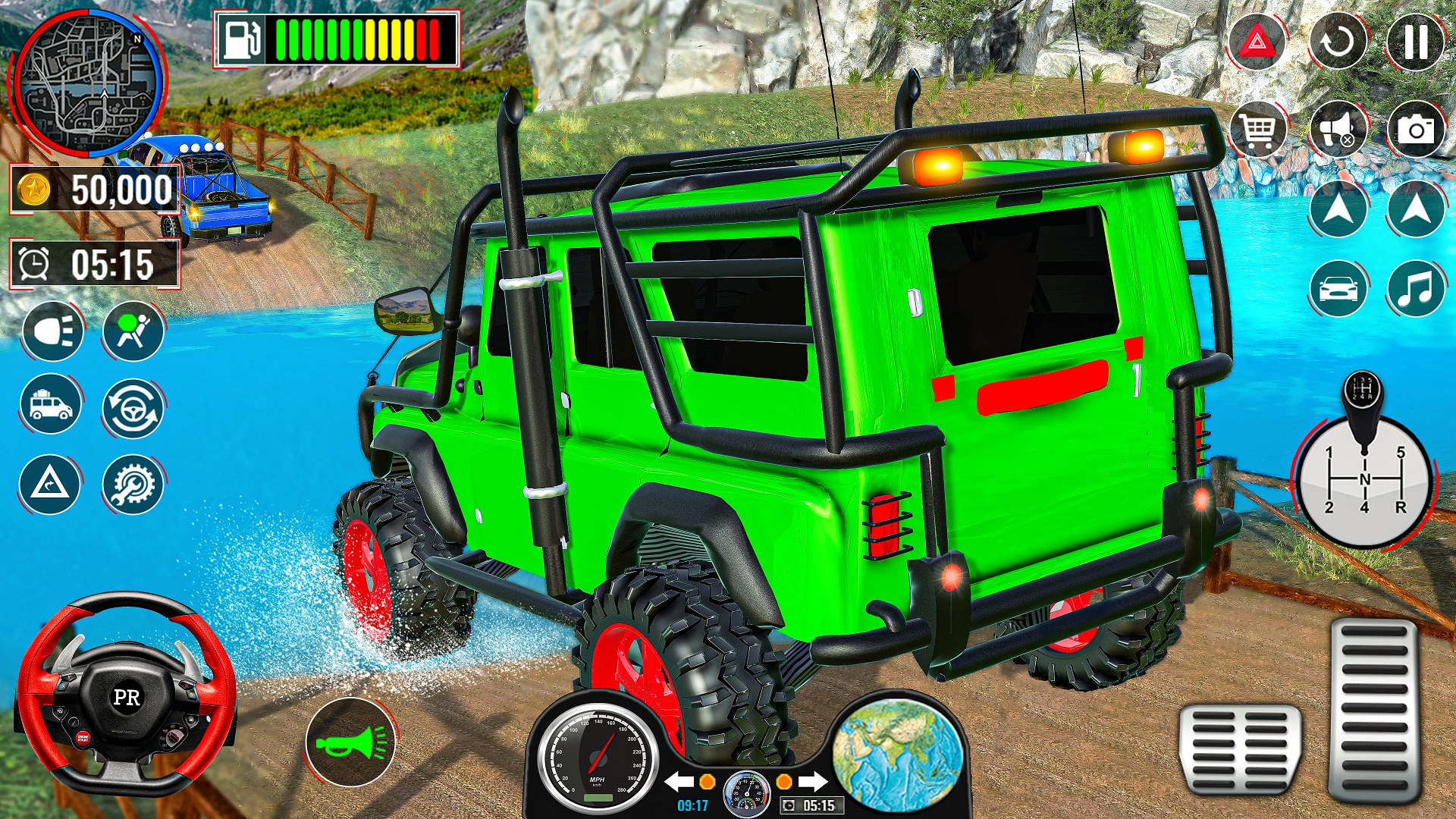Open the airbag seatbelt indicator icon

pos(133,331)
